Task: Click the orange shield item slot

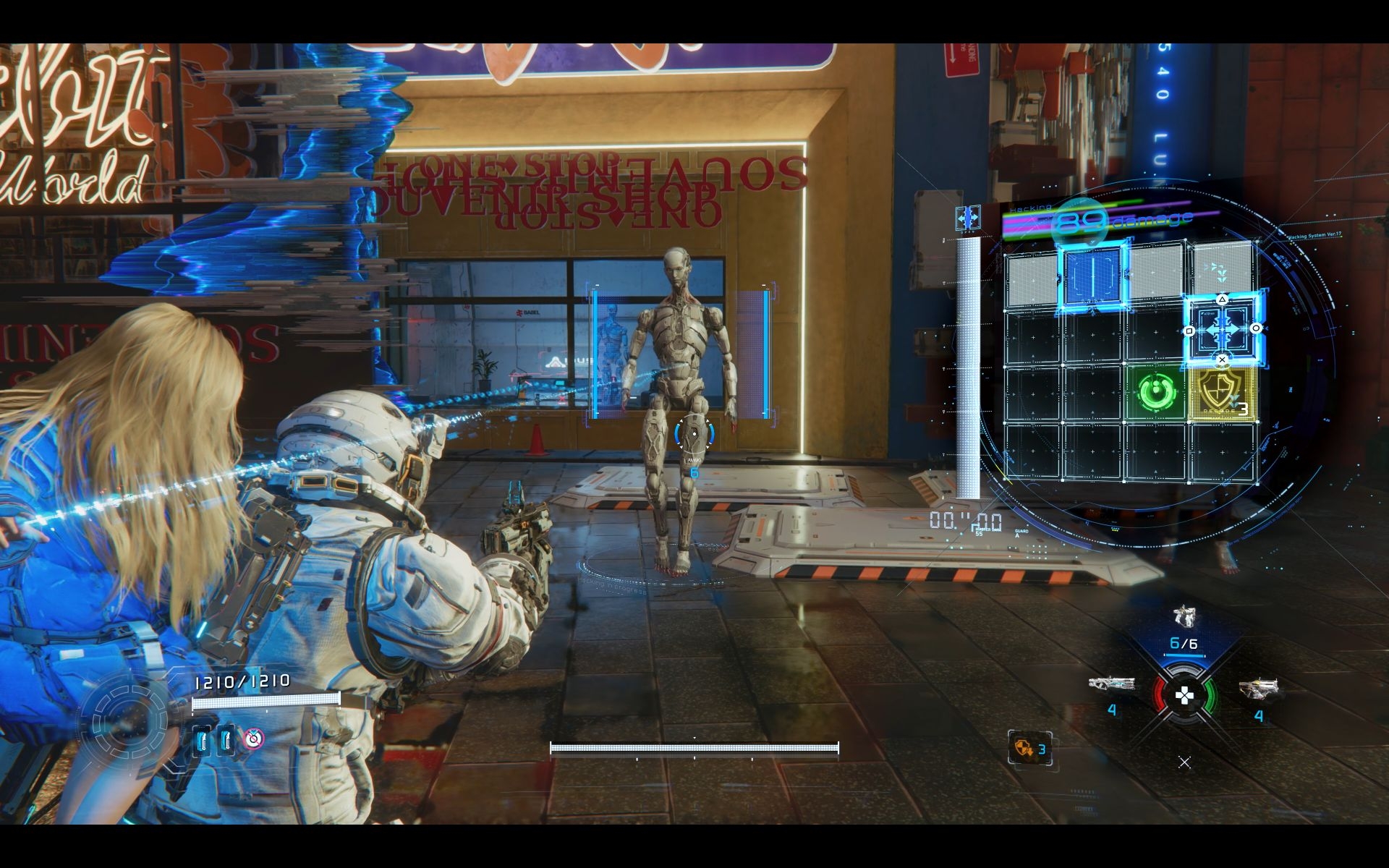Action: [x=1029, y=748]
